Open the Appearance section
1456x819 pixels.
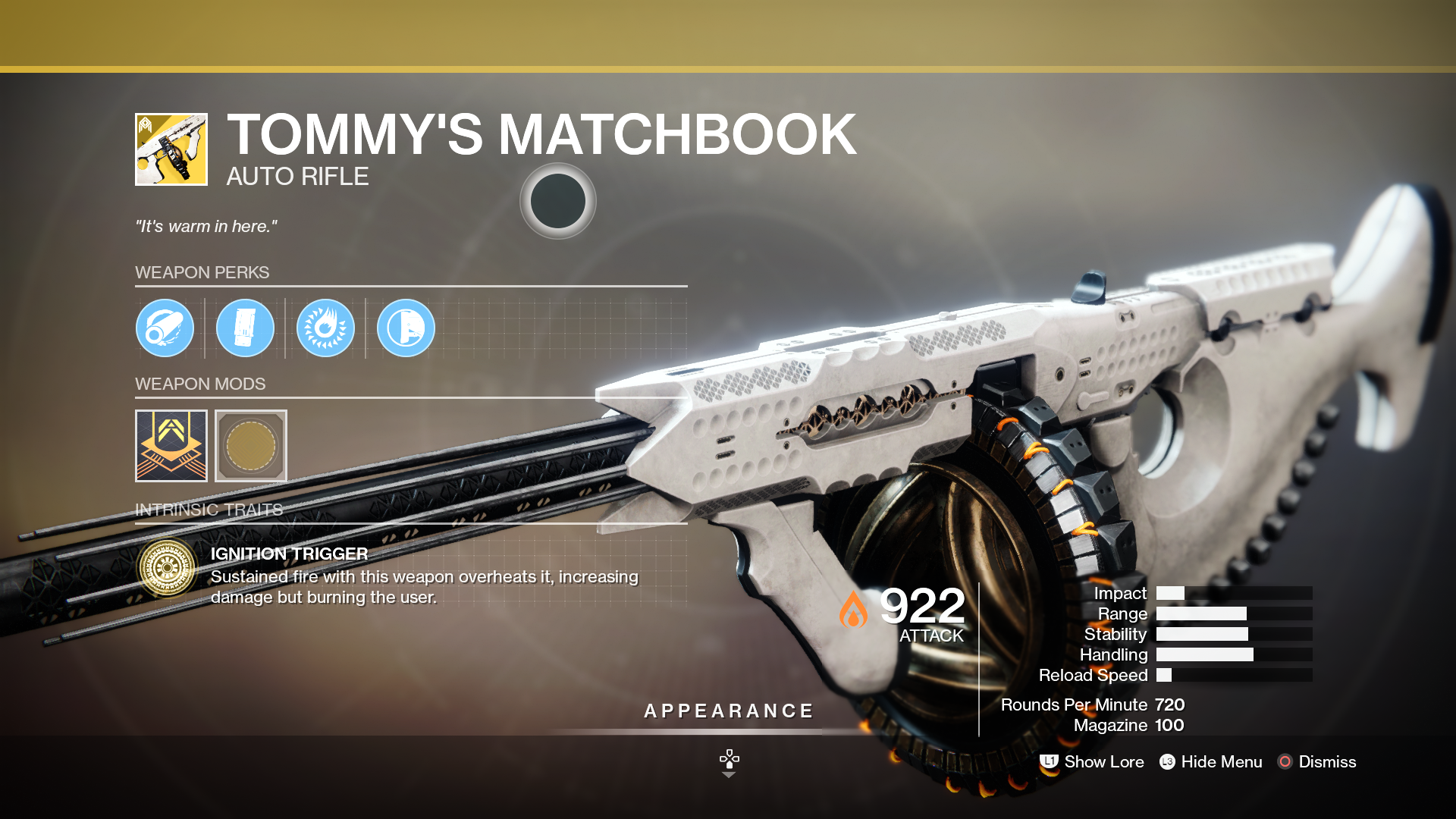tap(728, 711)
